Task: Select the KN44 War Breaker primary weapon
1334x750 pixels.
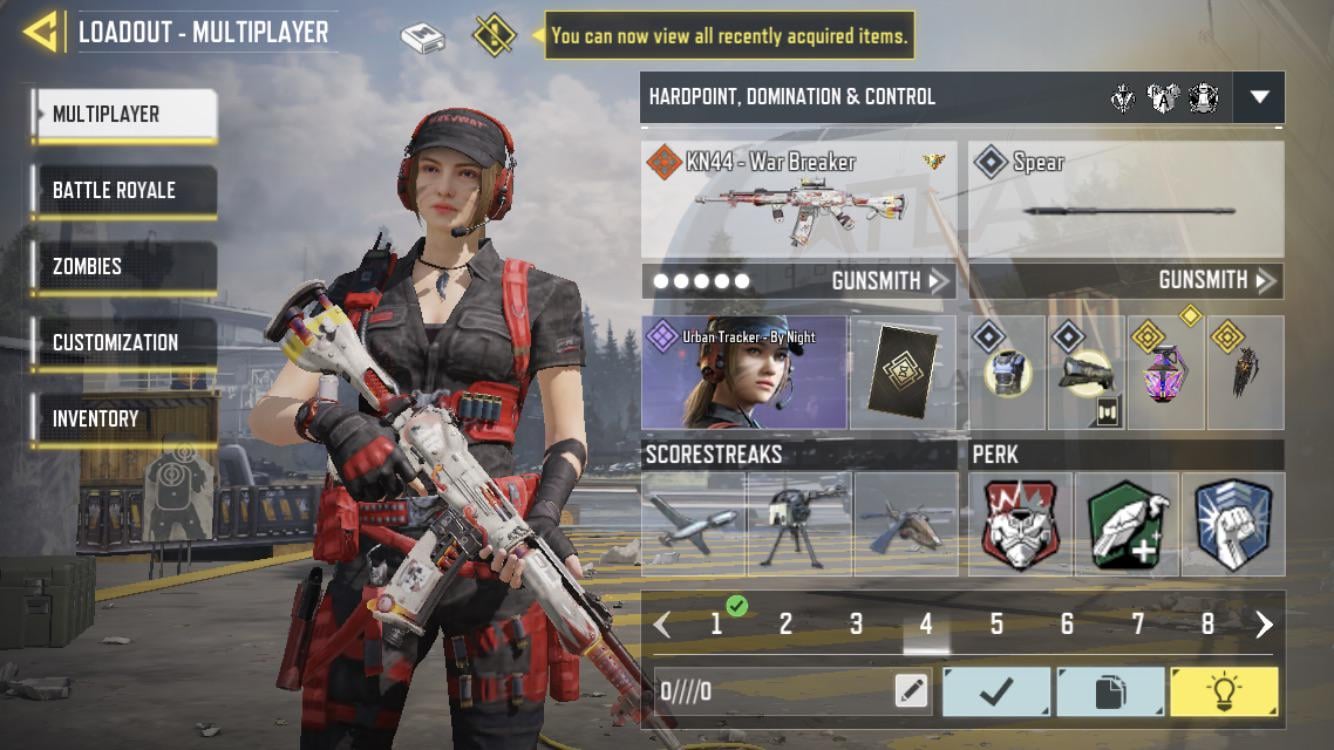Action: 798,199
